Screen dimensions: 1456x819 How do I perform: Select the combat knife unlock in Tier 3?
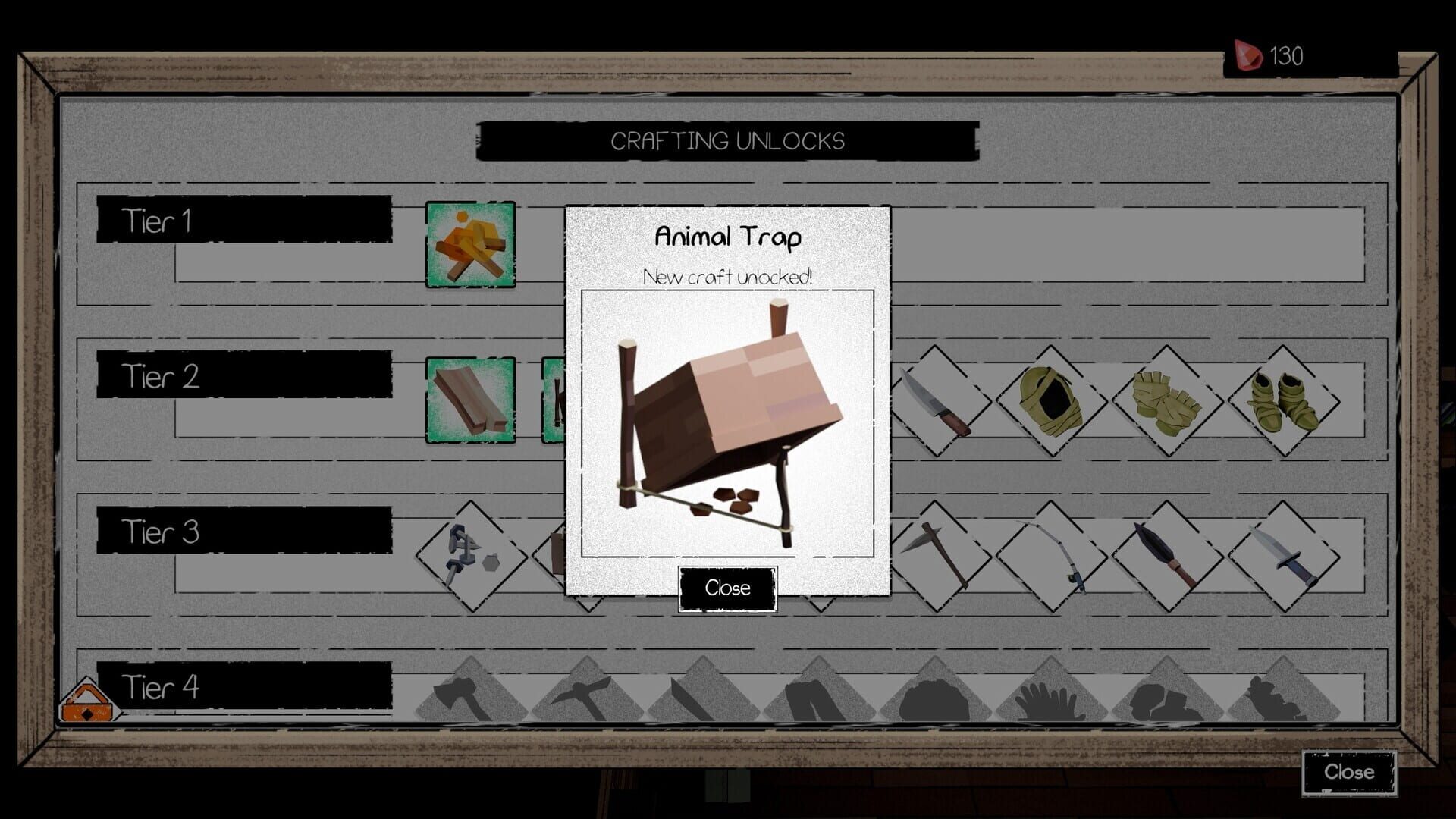point(1288,554)
